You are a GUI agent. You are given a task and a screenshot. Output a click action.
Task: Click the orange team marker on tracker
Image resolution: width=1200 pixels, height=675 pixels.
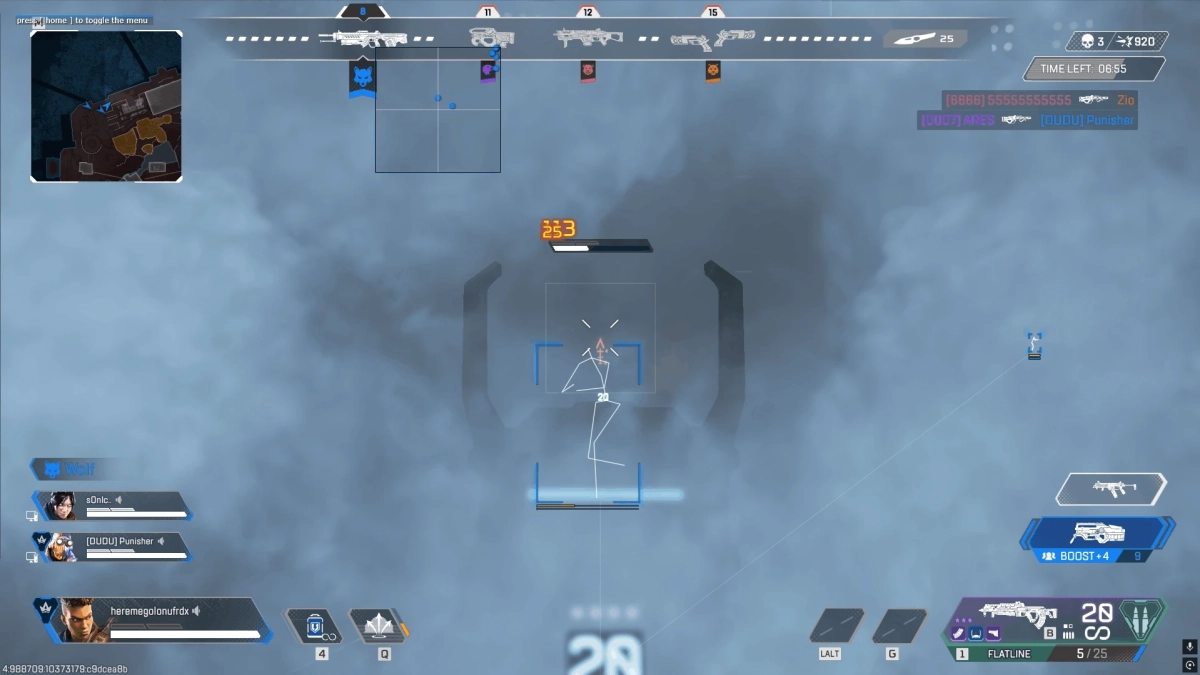[x=712, y=70]
